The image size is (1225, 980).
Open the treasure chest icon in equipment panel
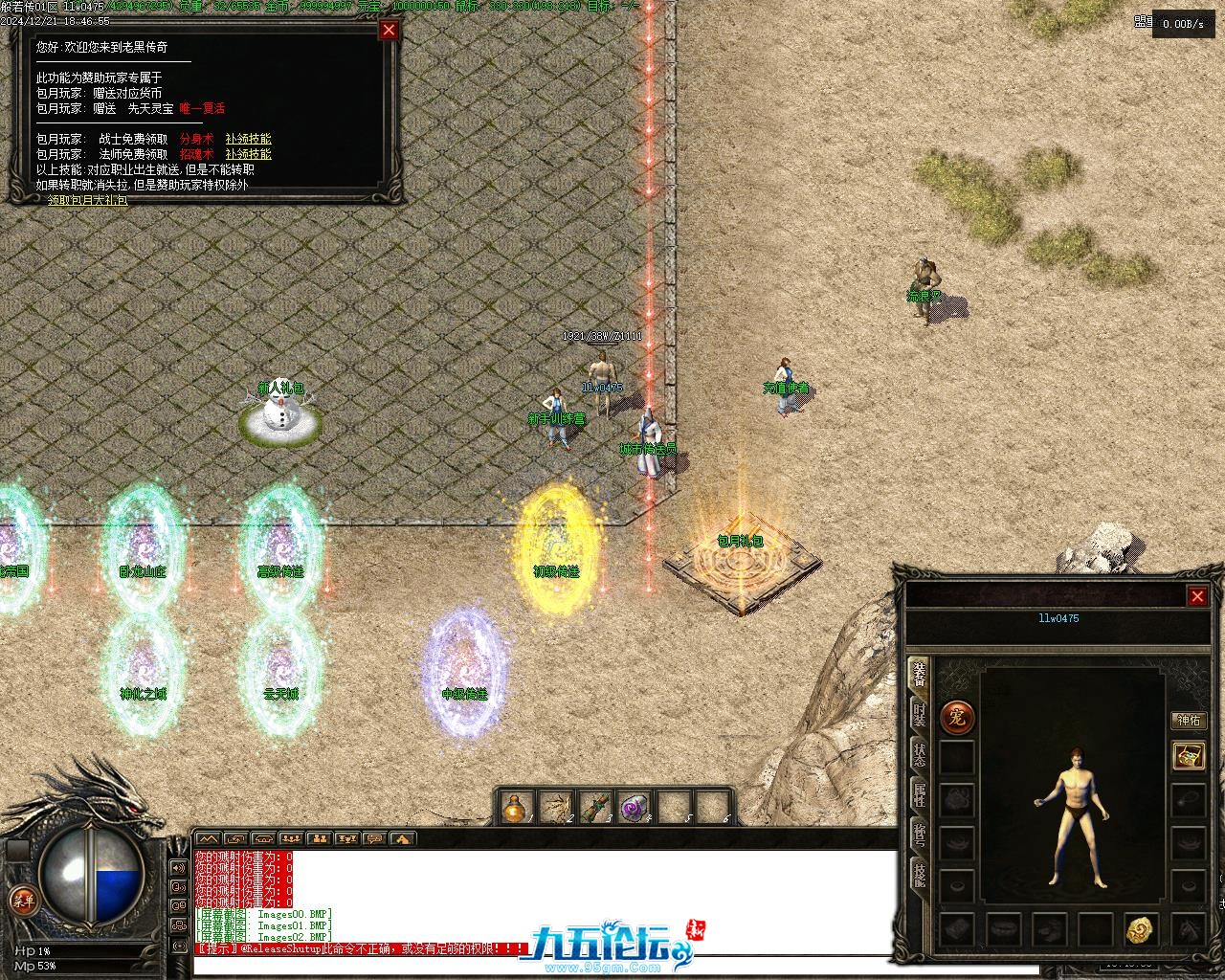[x=1188, y=755]
